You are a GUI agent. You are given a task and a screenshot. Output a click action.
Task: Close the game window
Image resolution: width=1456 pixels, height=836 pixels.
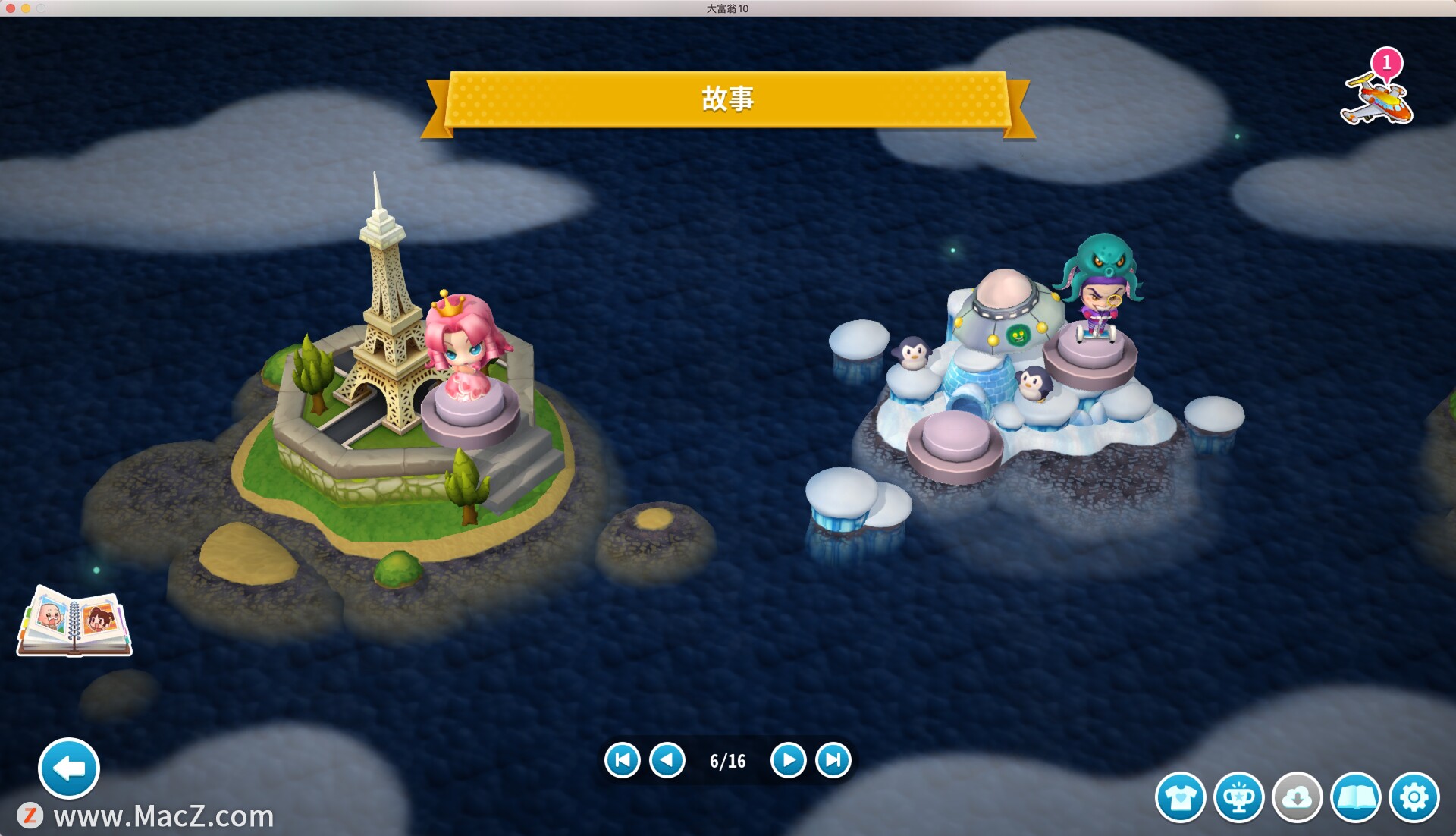click(10, 8)
